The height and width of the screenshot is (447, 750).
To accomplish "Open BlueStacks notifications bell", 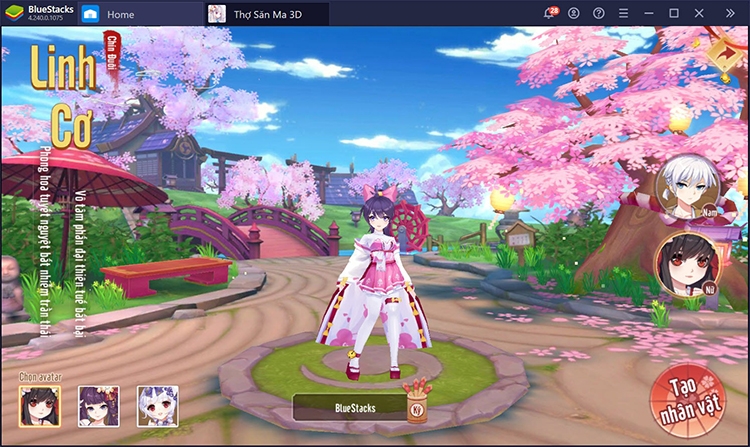I will point(550,14).
